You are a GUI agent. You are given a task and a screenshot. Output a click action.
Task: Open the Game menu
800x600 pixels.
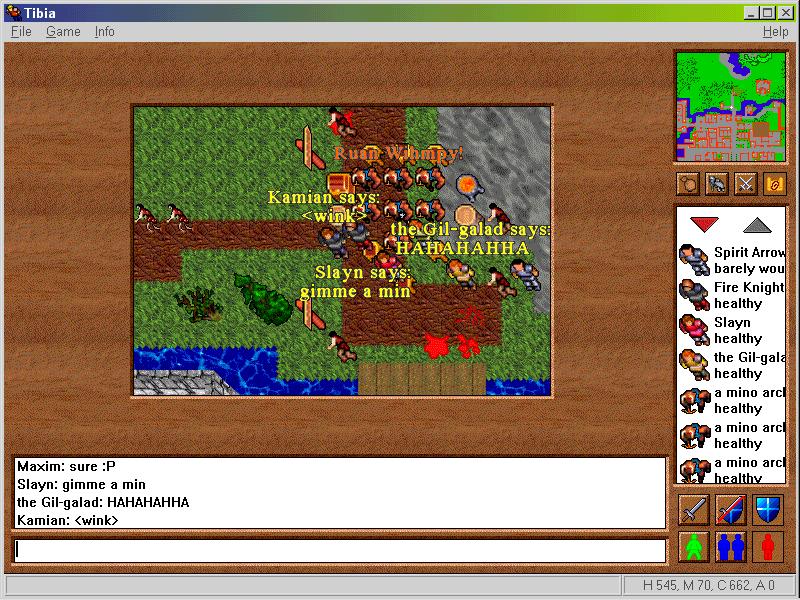pyautogui.click(x=63, y=32)
